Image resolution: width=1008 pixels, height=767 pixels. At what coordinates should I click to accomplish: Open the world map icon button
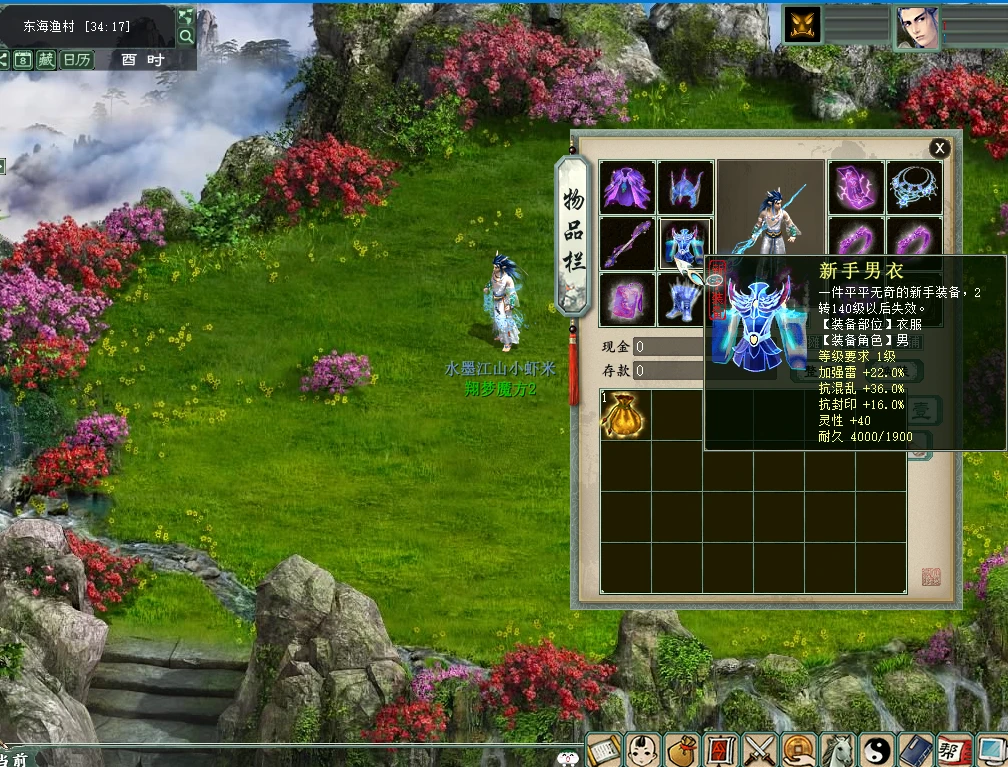186,16
